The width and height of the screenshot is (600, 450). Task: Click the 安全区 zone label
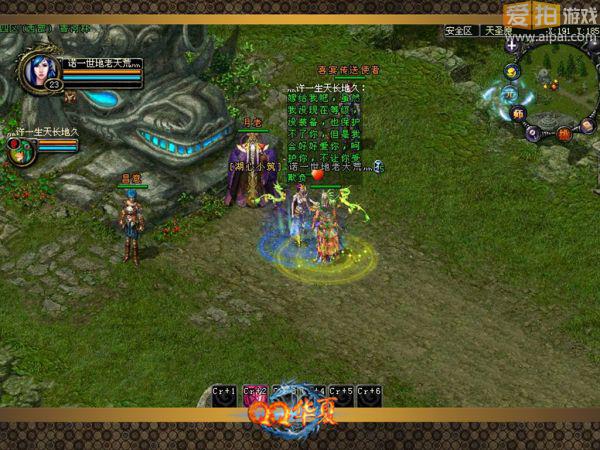(460, 31)
